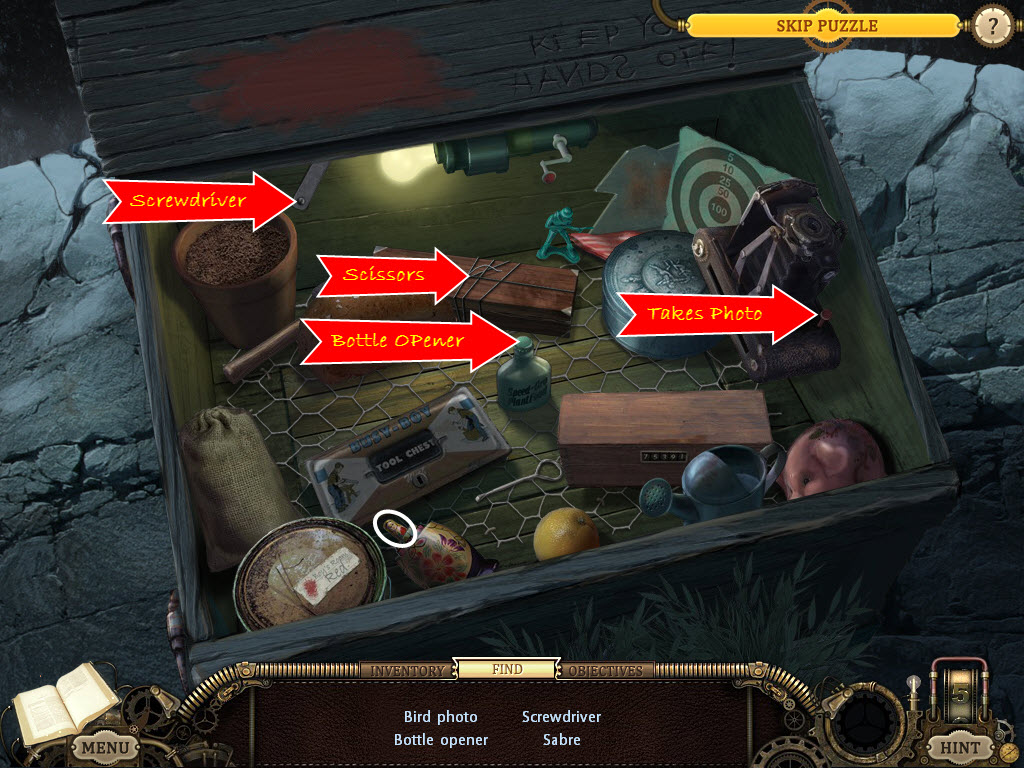
Task: Open the Menu button
Action: [104, 747]
